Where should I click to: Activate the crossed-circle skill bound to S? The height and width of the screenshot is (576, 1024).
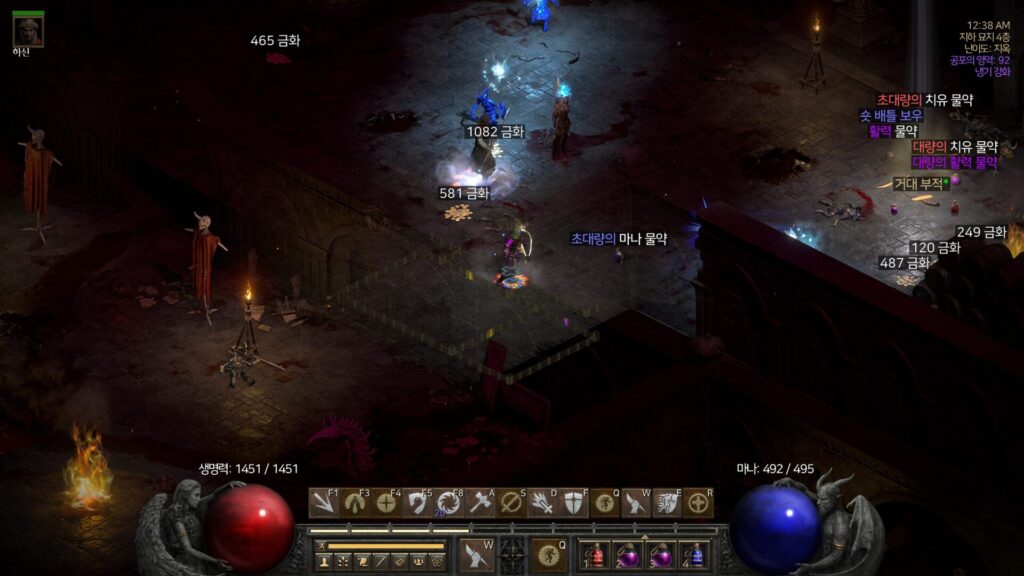tap(512, 503)
